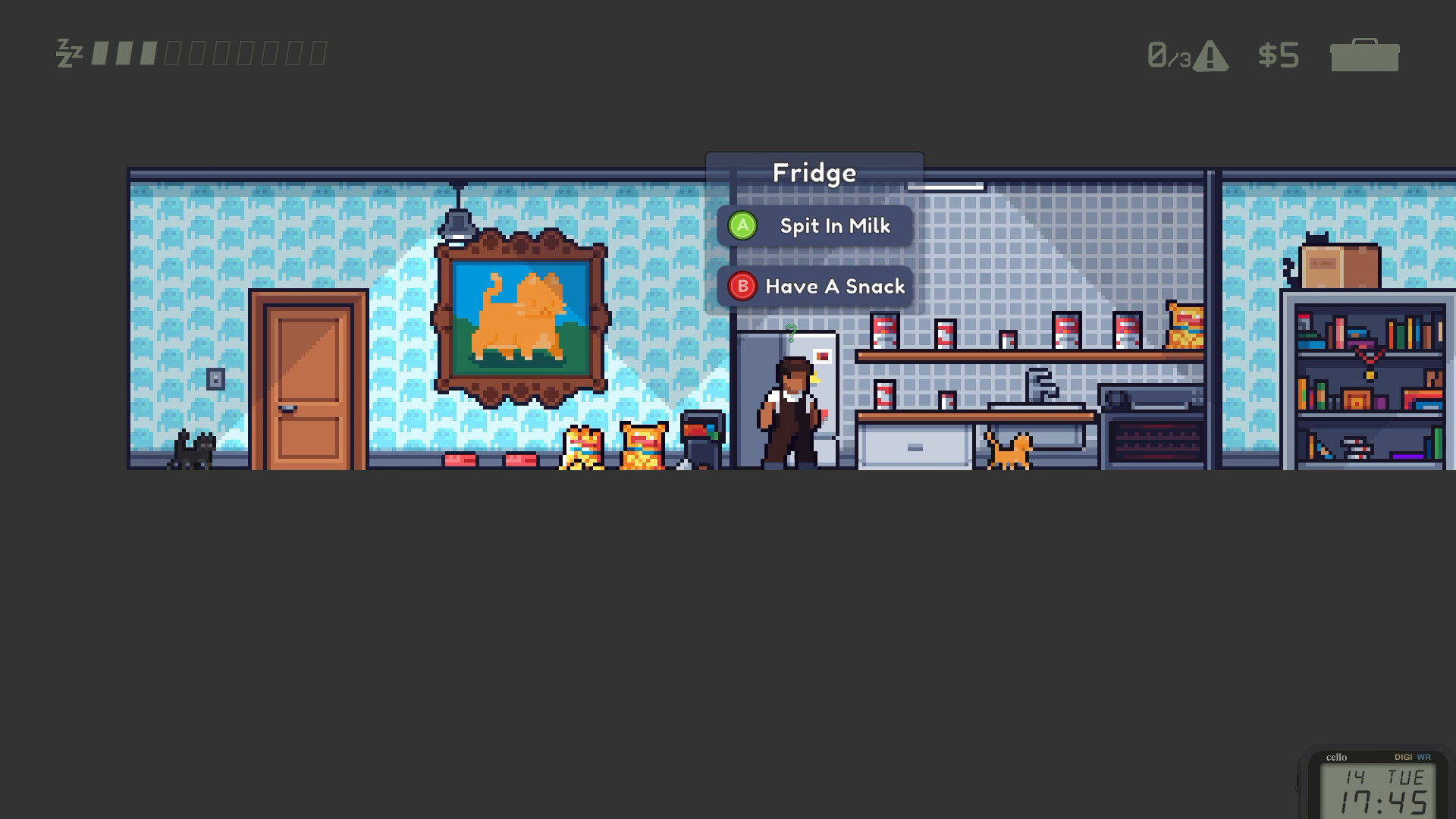Click the ZZZ sleep icon beside the energy bar
The image size is (1456, 819).
click(x=68, y=52)
